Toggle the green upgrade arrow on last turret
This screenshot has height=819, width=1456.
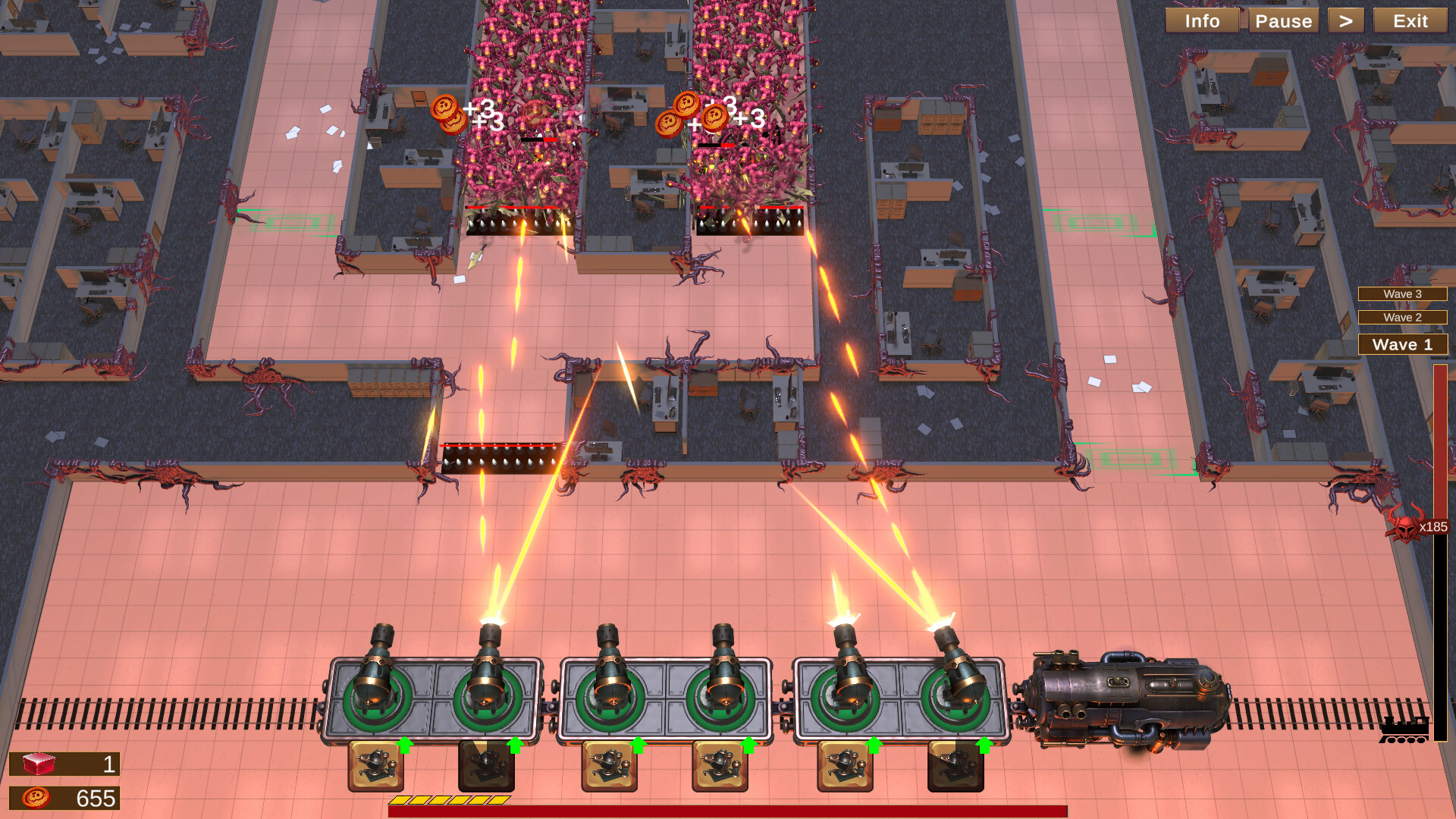coord(986,746)
